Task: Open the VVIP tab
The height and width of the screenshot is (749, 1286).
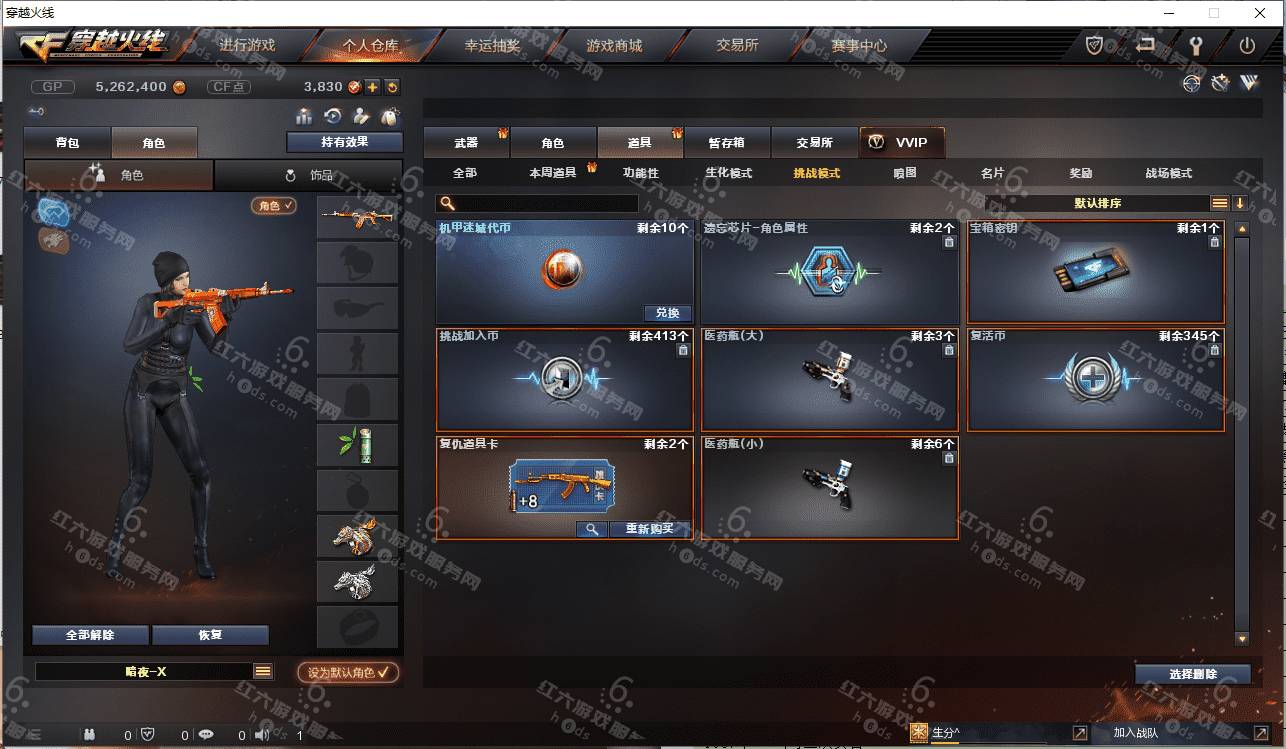Action: click(901, 143)
